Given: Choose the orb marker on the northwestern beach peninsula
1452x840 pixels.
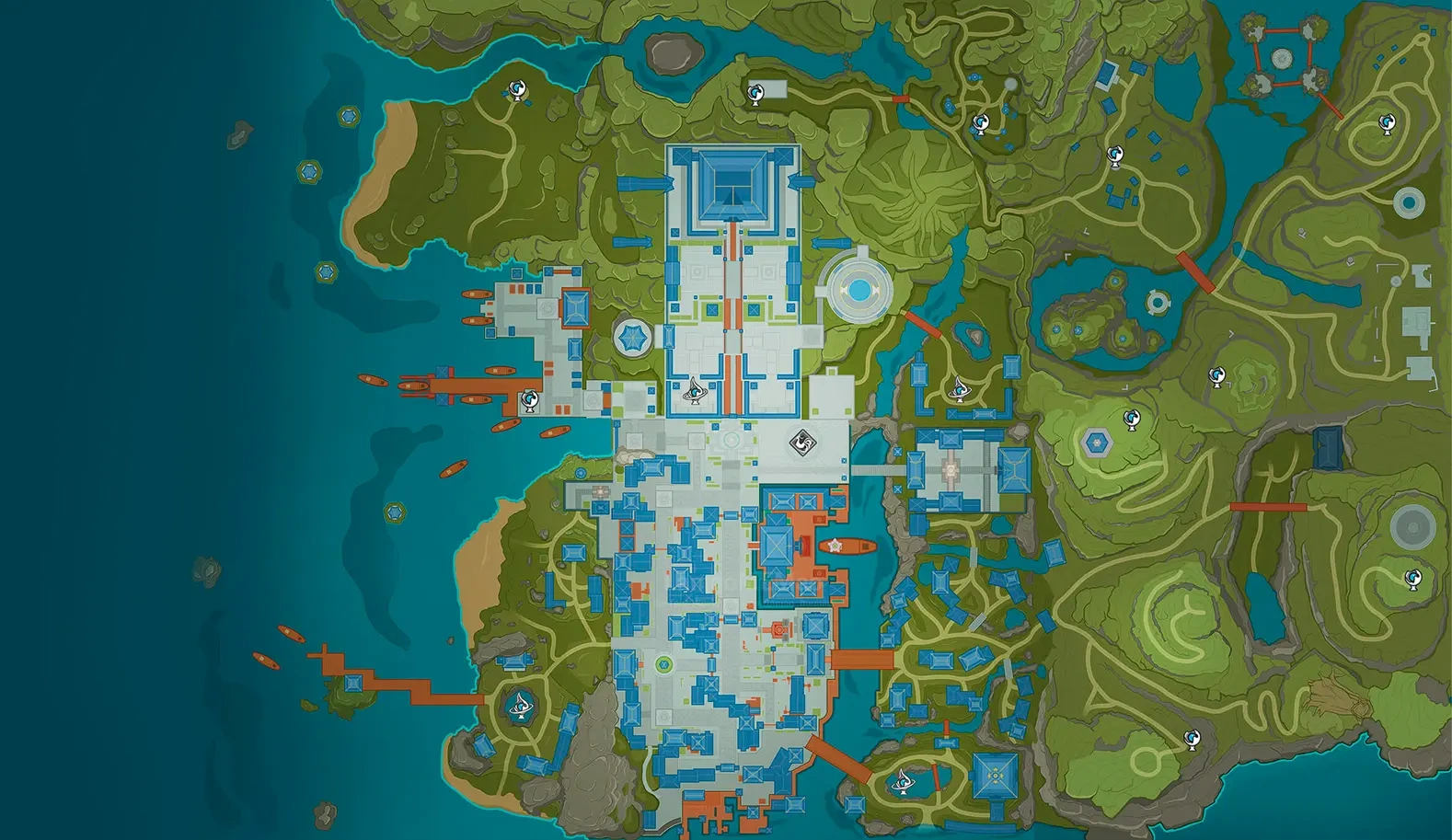Looking at the screenshot, I should 517,89.
